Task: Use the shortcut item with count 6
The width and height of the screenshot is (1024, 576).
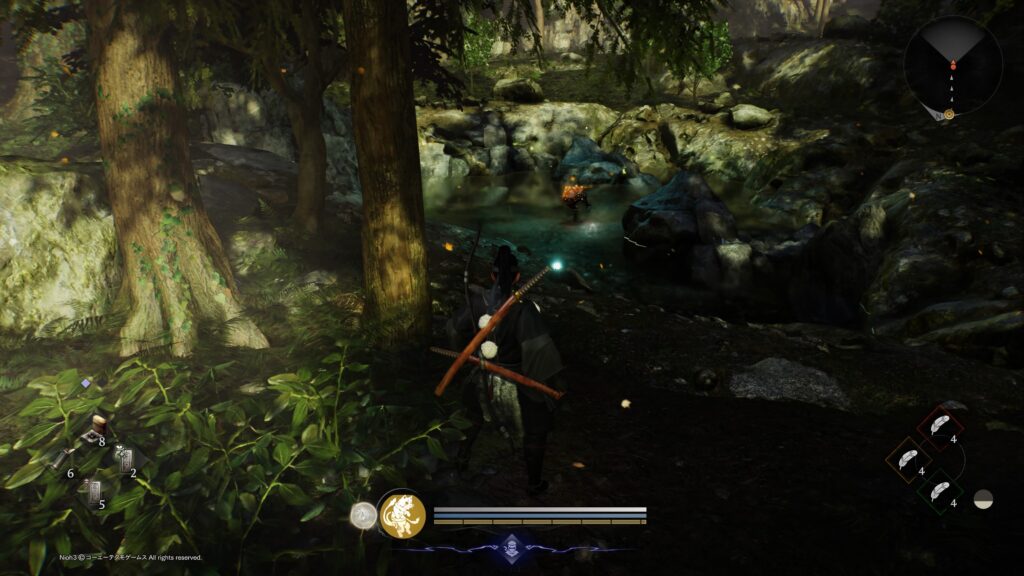Action: point(60,461)
